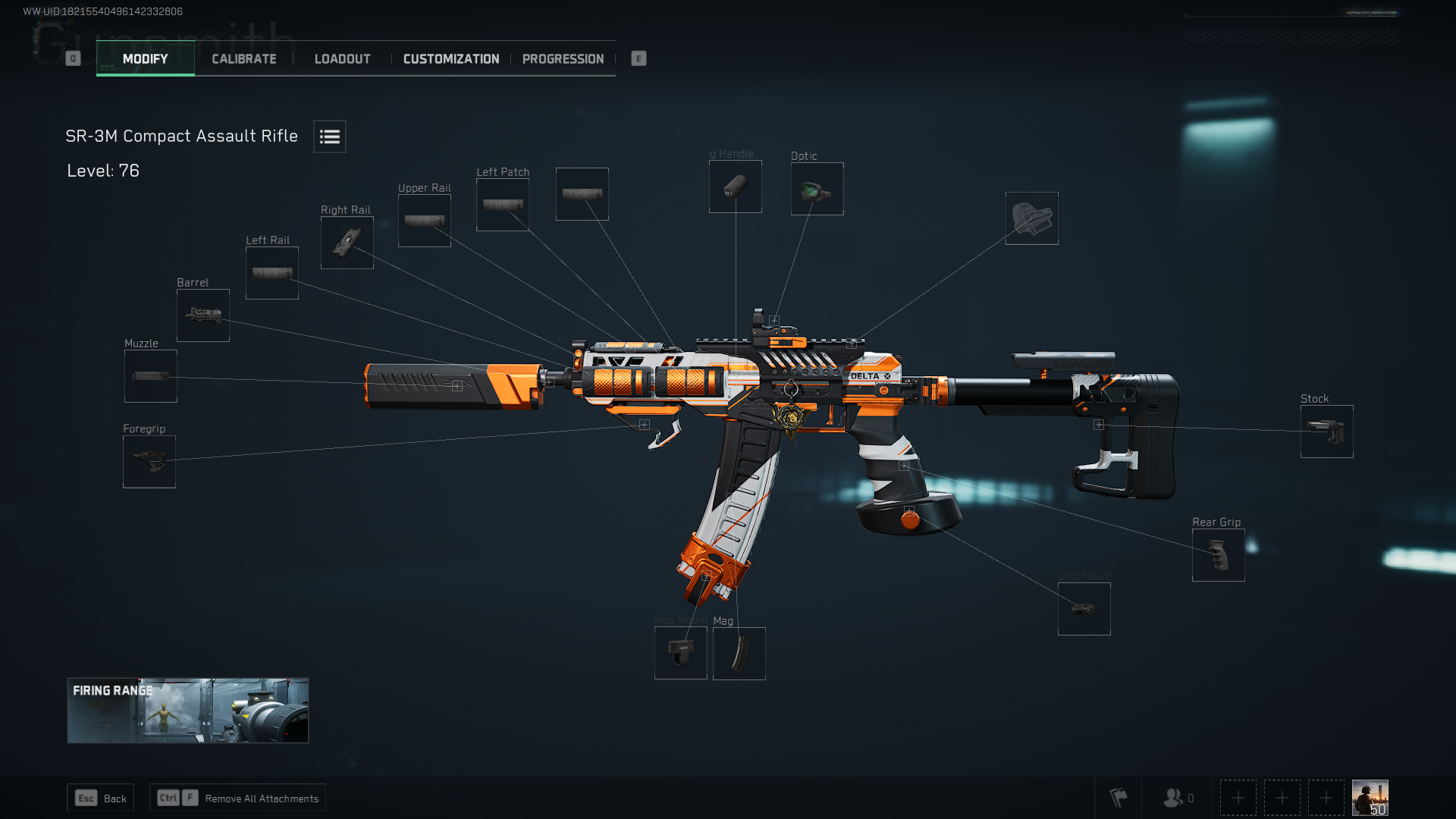This screenshot has height=819, width=1456.
Task: Select the Mag attachment slot
Action: point(739,653)
